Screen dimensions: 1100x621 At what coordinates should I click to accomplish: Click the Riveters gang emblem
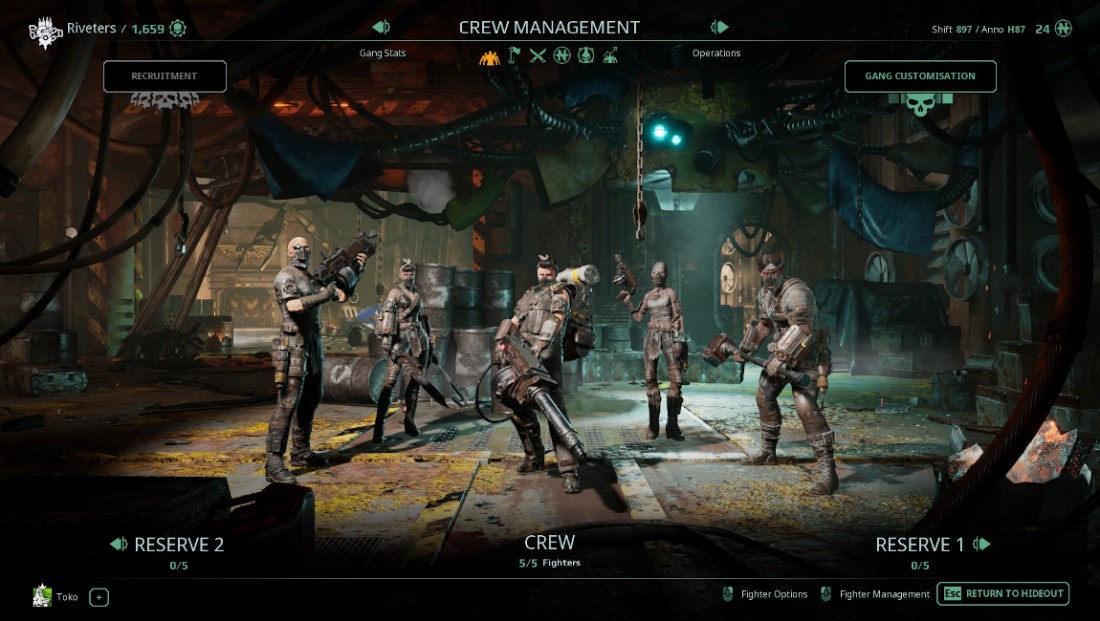pos(45,29)
